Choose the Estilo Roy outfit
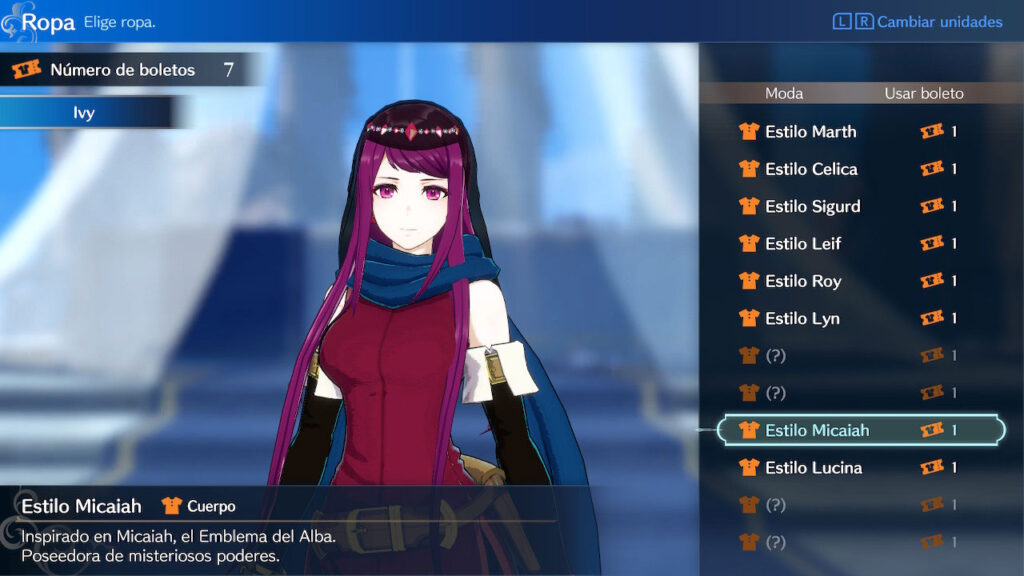The width and height of the screenshot is (1024, 576). 803,281
